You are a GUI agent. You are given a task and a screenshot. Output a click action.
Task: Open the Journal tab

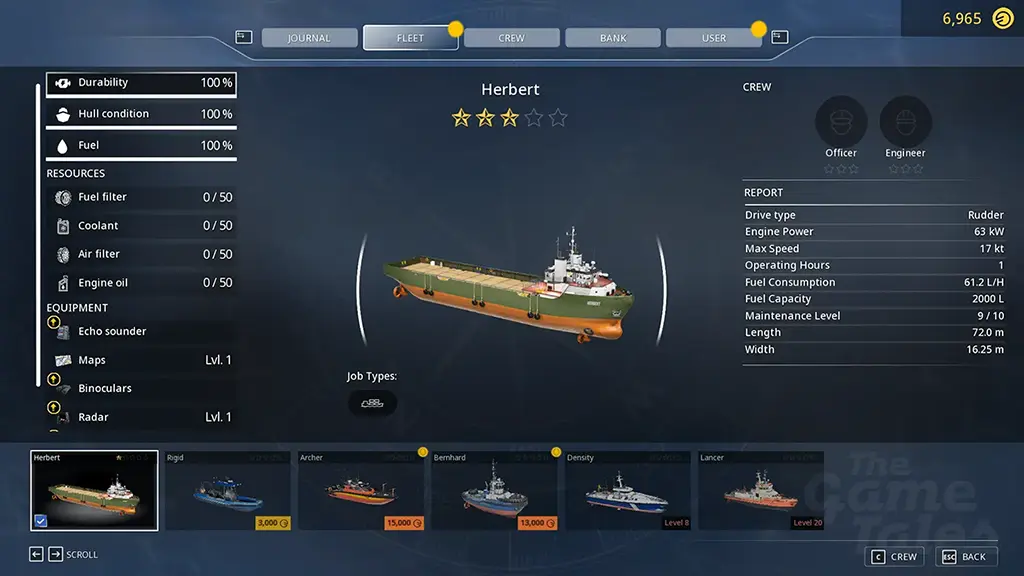point(309,38)
